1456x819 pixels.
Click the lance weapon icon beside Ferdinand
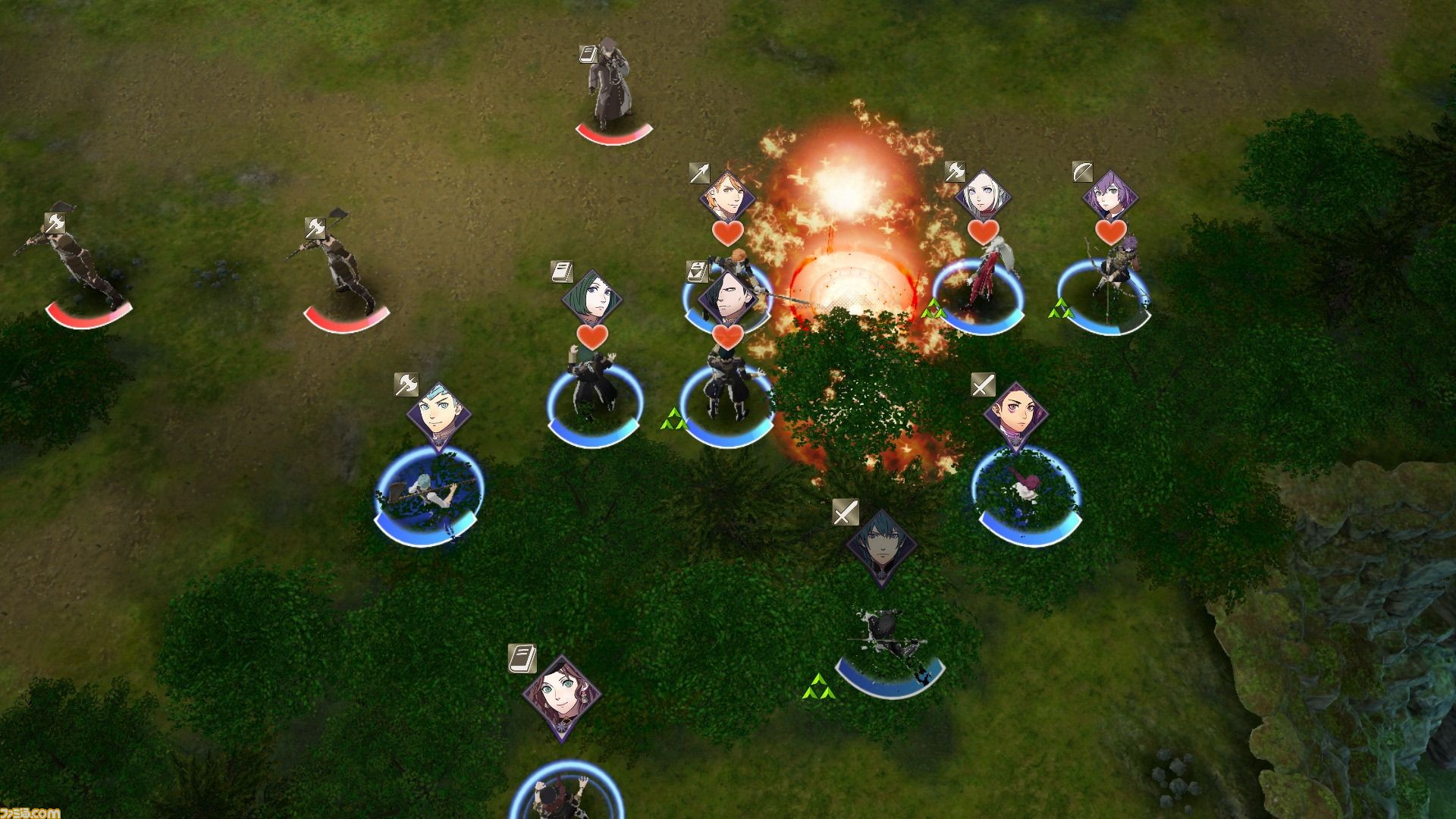[x=700, y=173]
